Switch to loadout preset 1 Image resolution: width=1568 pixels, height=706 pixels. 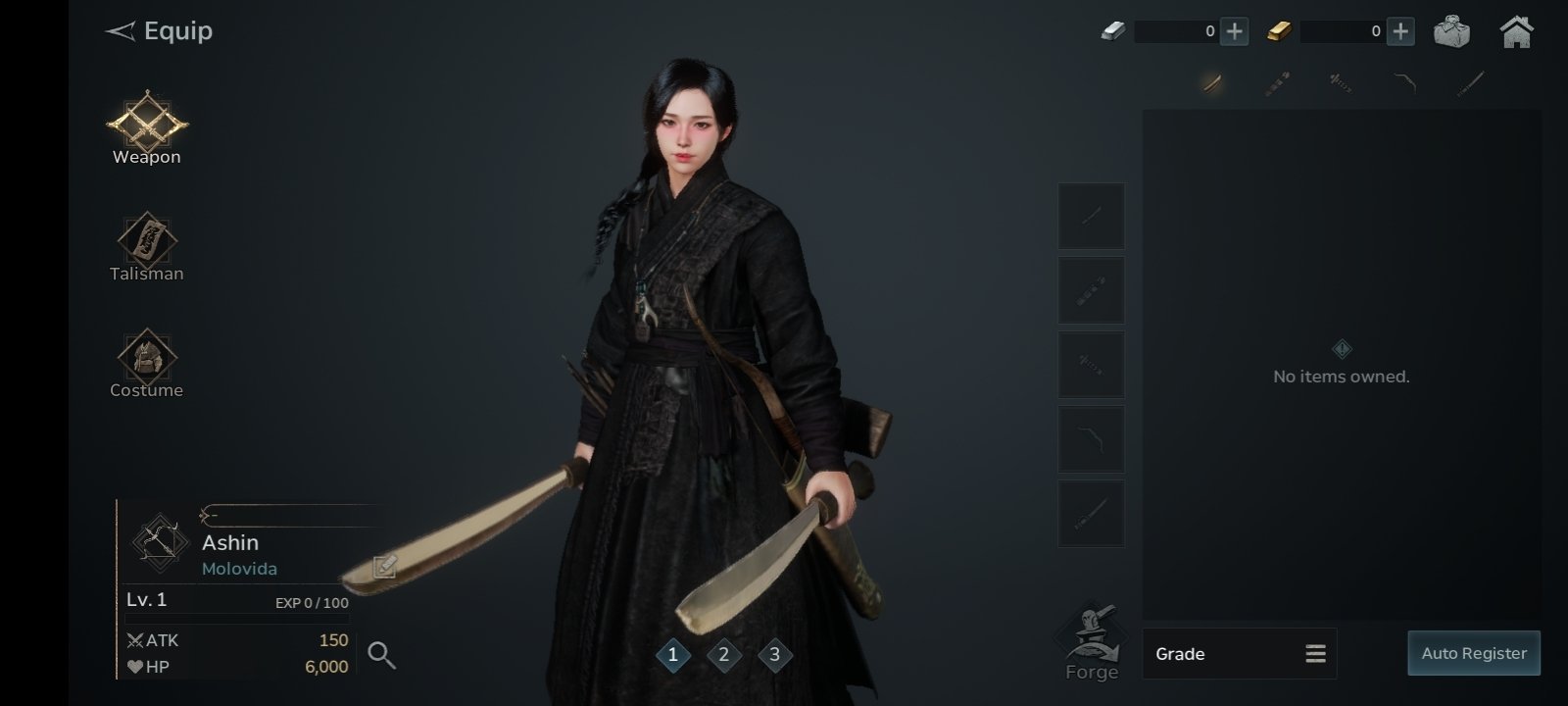[673, 655]
